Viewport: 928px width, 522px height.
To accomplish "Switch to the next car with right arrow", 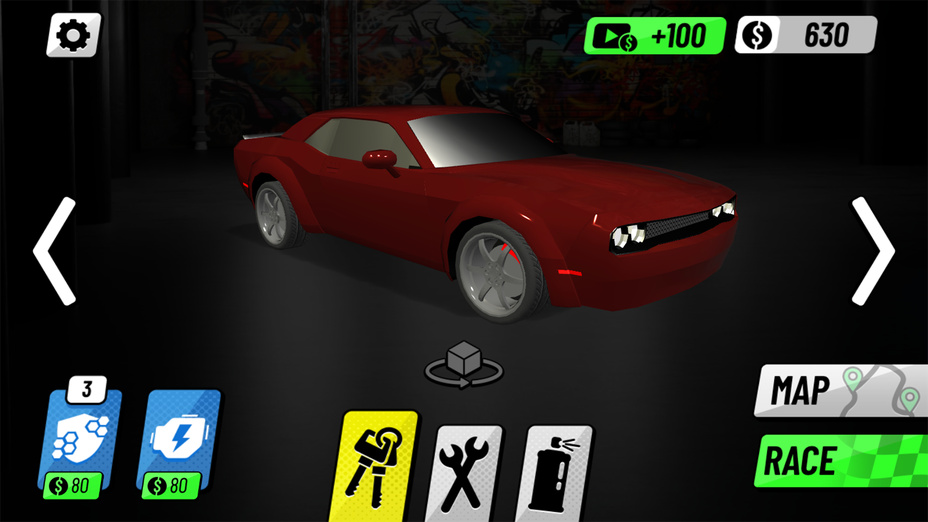I will point(872,251).
